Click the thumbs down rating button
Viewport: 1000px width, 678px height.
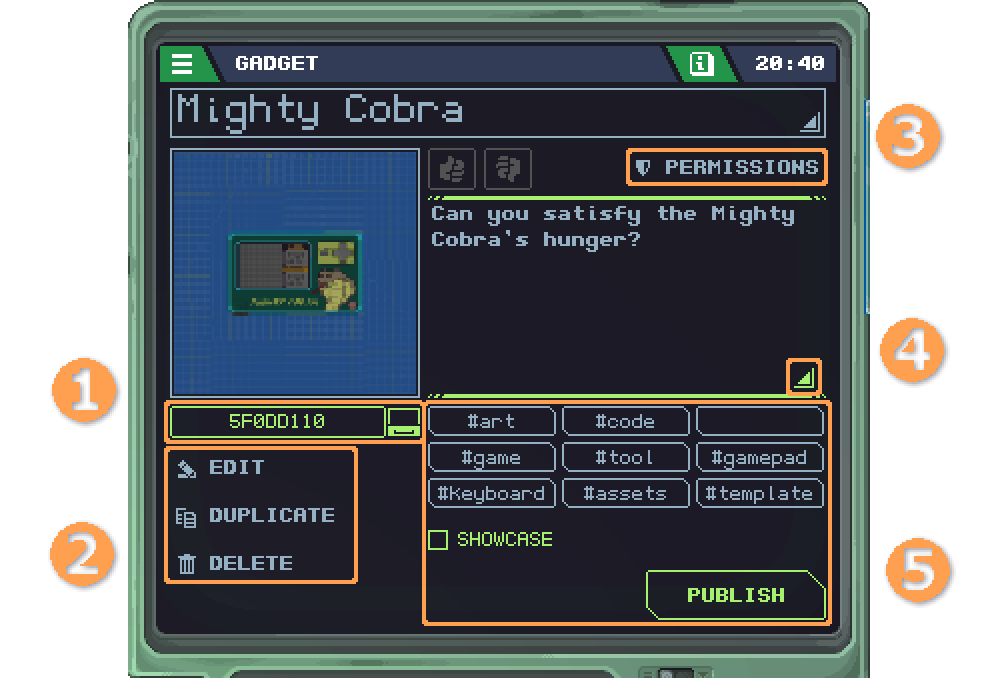click(508, 168)
